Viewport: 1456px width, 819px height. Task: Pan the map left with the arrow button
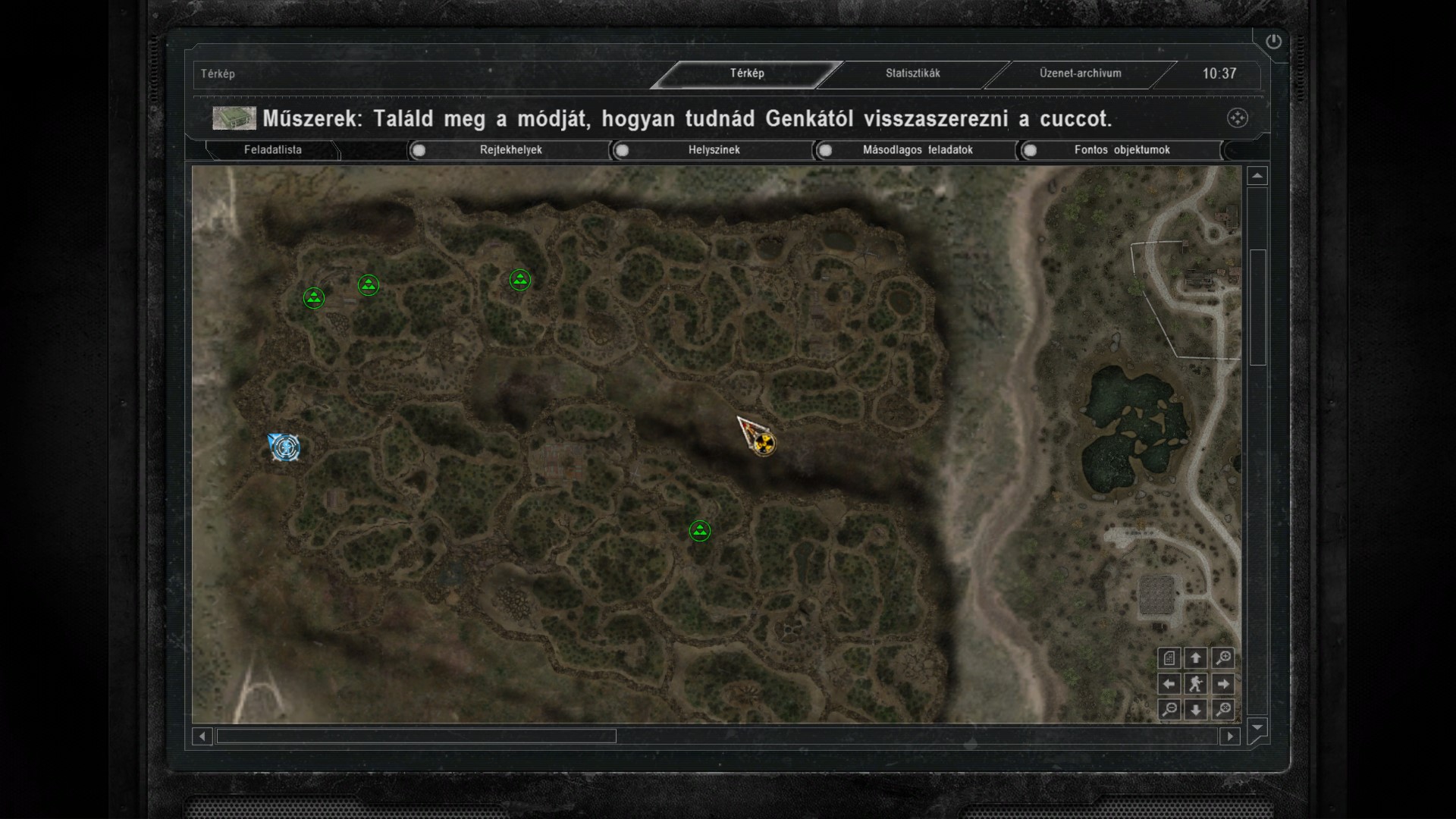(x=1169, y=684)
